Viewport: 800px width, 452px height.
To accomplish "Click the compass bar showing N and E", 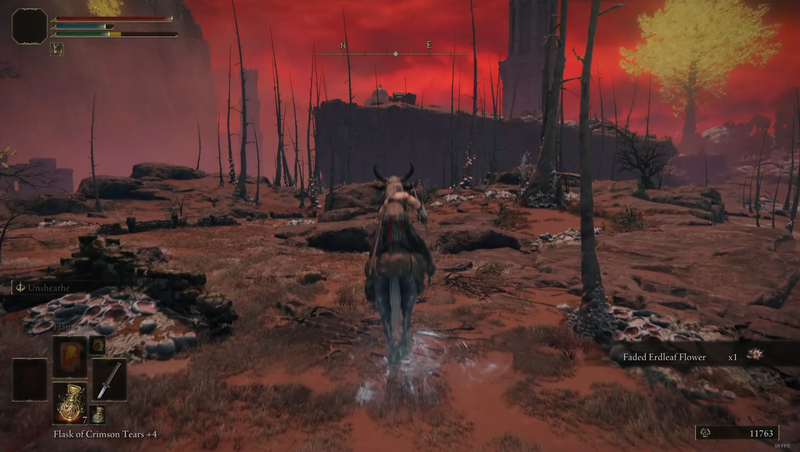I will point(396,53).
